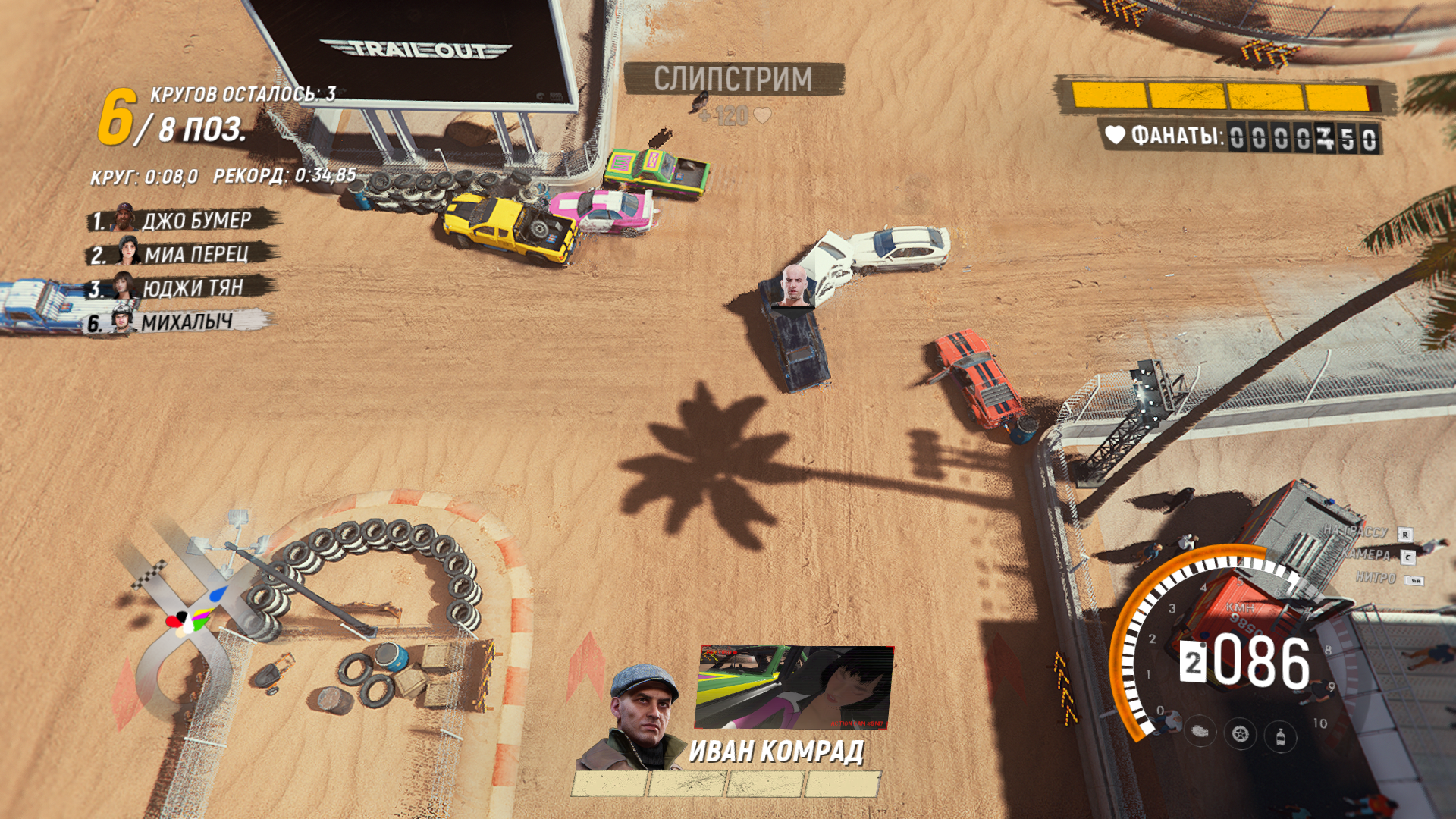Click the bald driver portrait marker
Viewport: 1456px width, 819px height.
click(794, 287)
